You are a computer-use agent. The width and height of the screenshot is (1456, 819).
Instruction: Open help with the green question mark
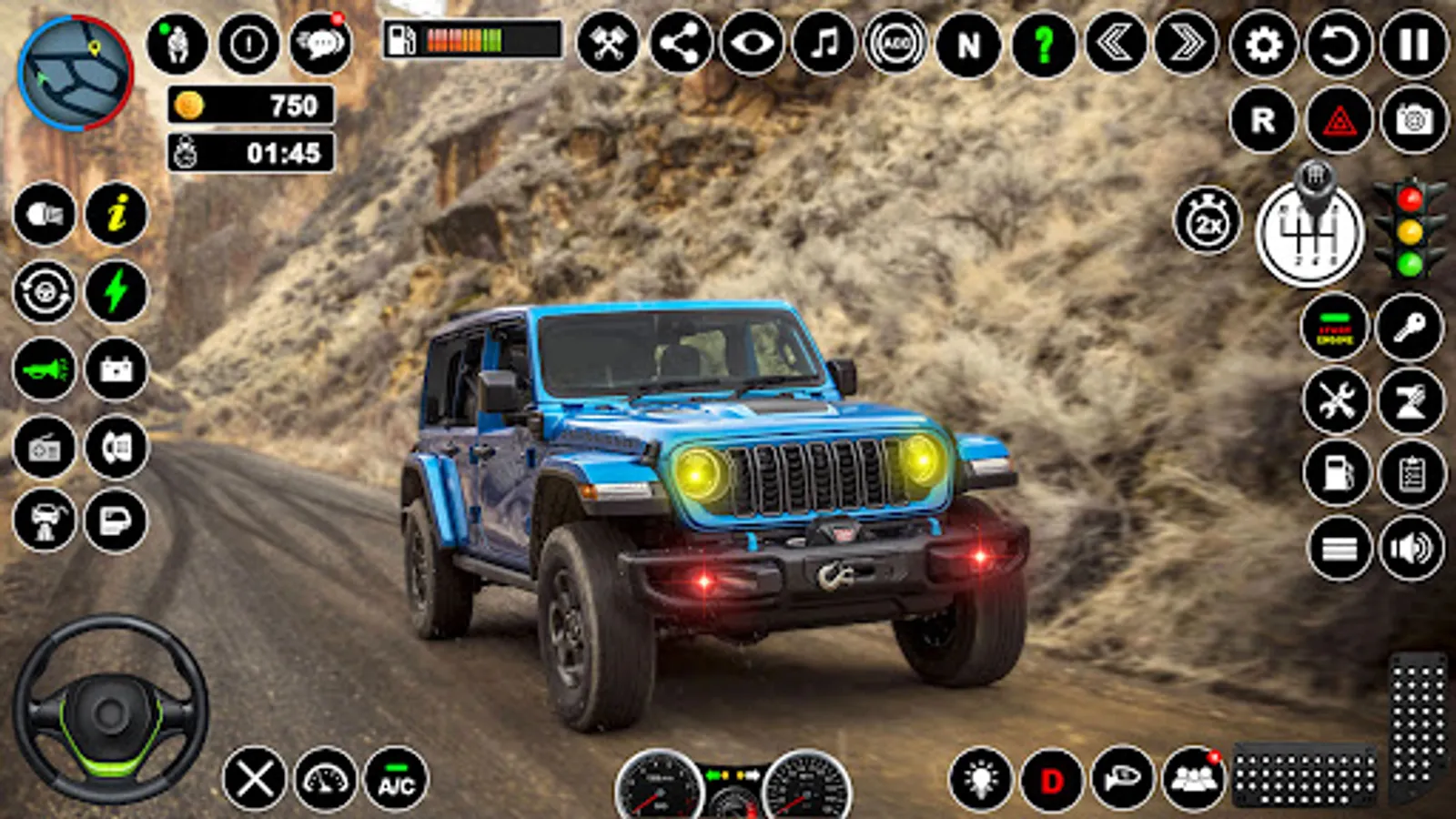point(1043,44)
